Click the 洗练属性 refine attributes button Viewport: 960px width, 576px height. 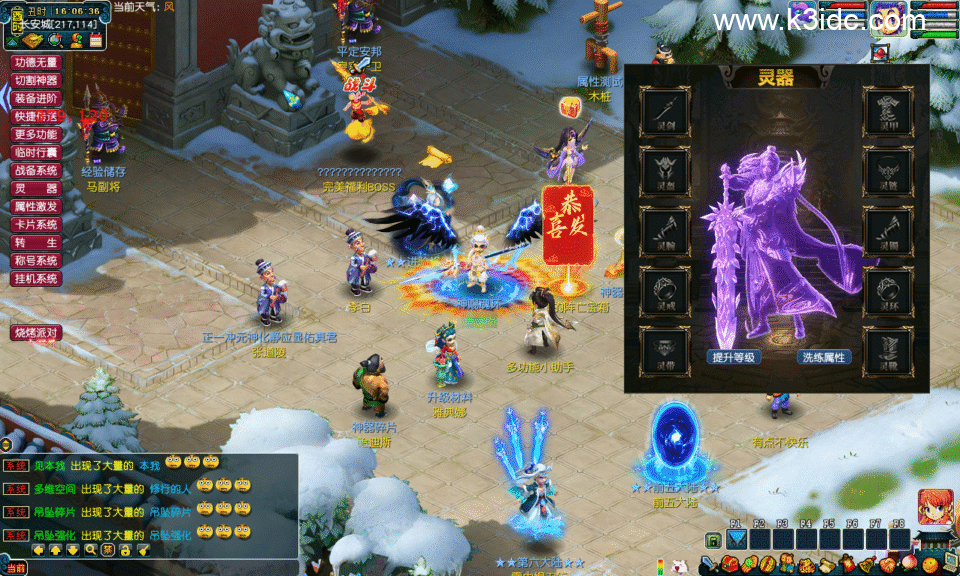(x=823, y=357)
